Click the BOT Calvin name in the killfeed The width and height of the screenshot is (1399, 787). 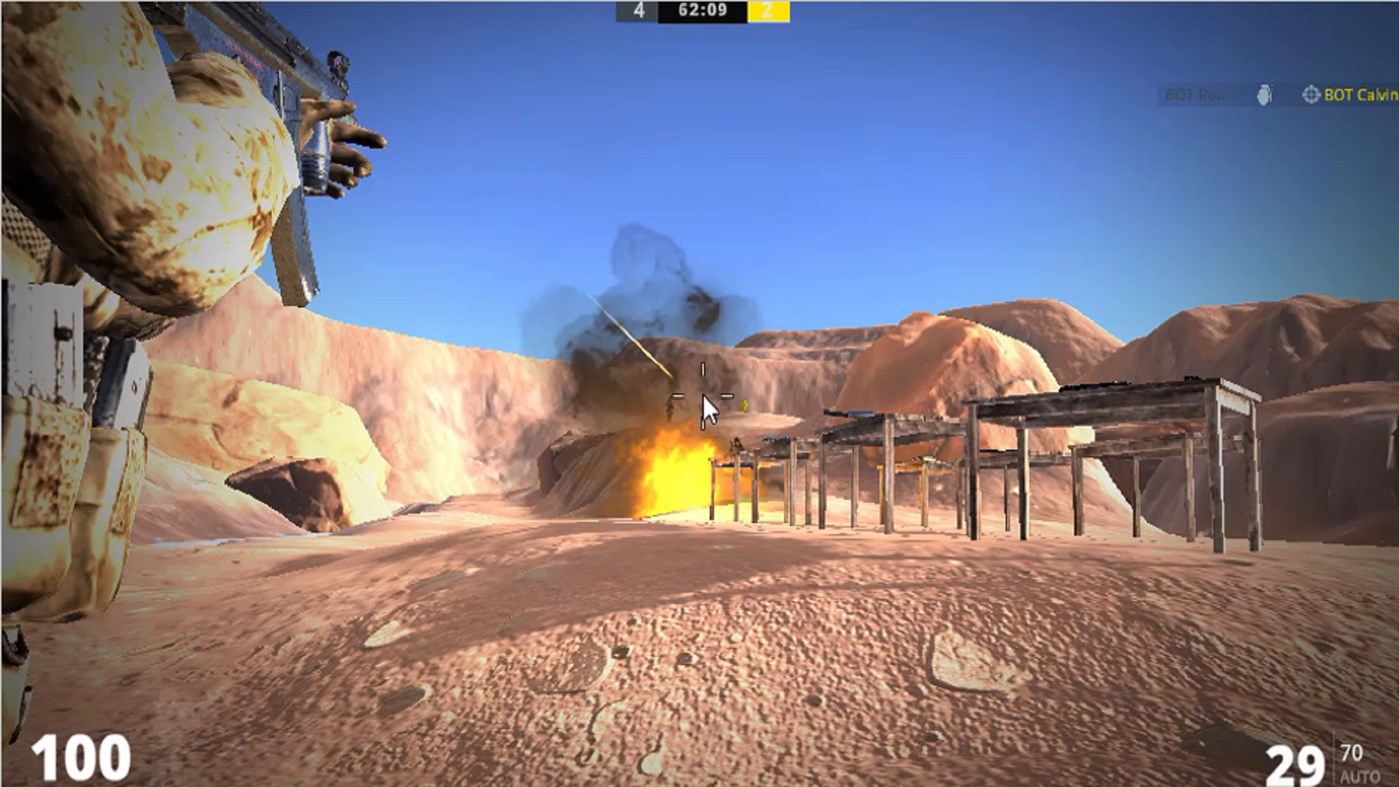[x=1360, y=95]
